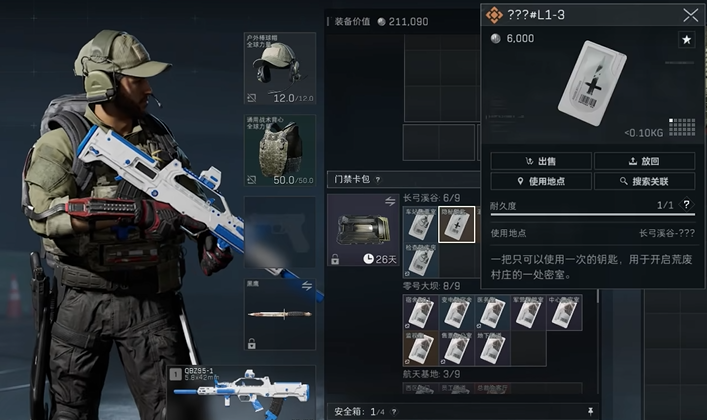Image resolution: width=707 pixels, height=420 pixels.
Task: Select the tactical vest armor slot
Action: coord(280,150)
